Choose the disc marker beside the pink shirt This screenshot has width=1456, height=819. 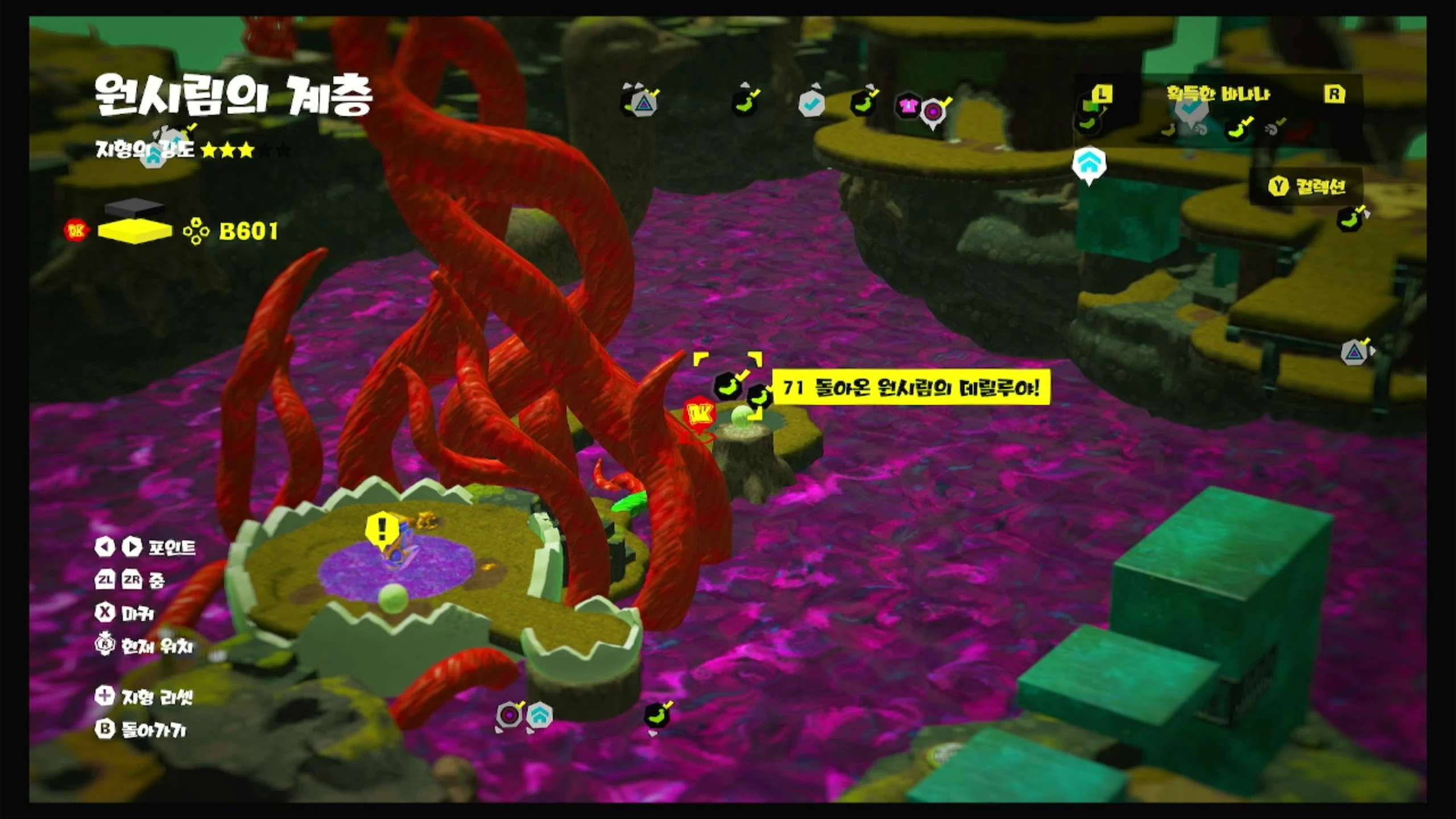[x=933, y=112]
